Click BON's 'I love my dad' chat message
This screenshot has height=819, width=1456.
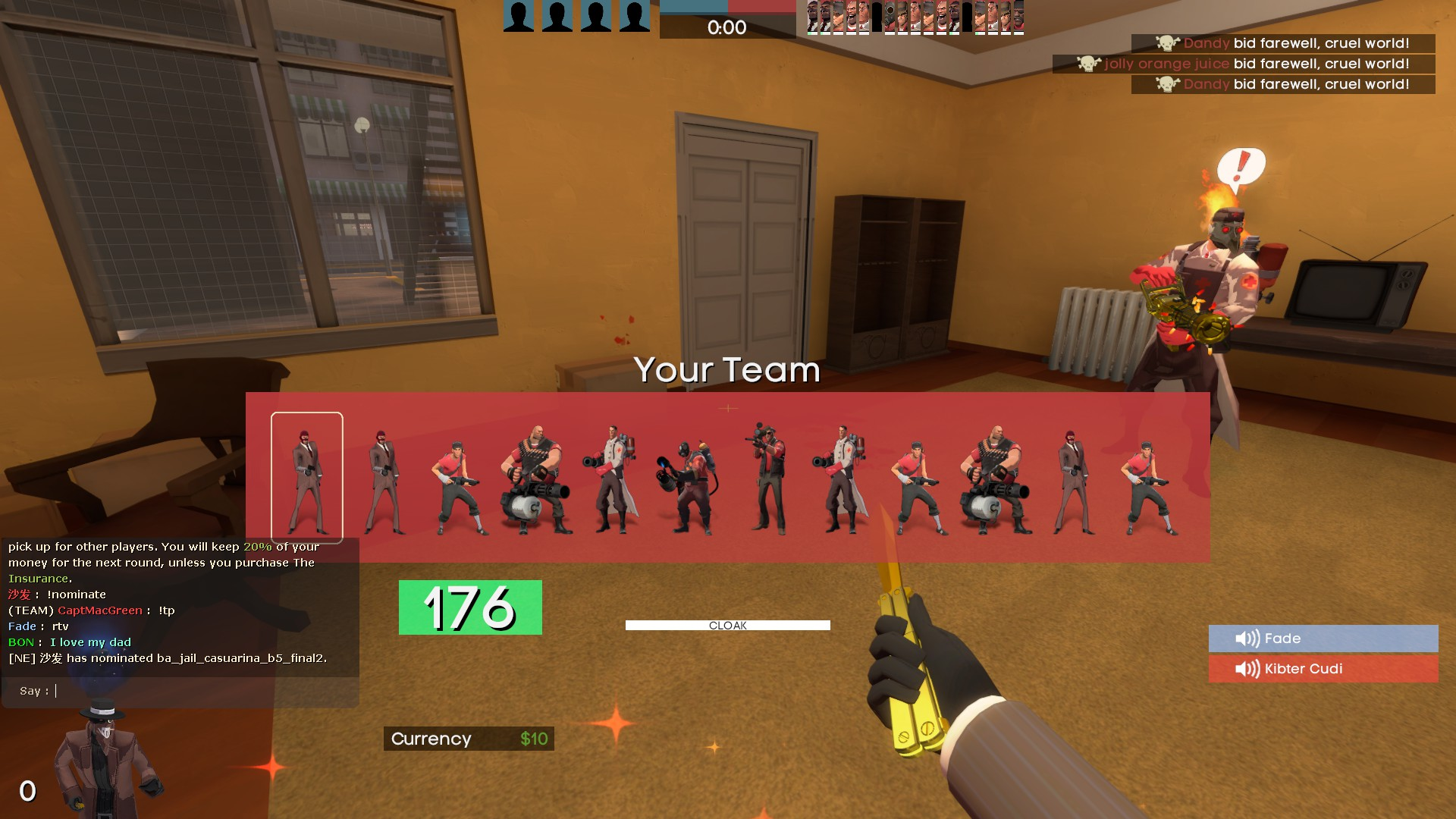(89, 642)
